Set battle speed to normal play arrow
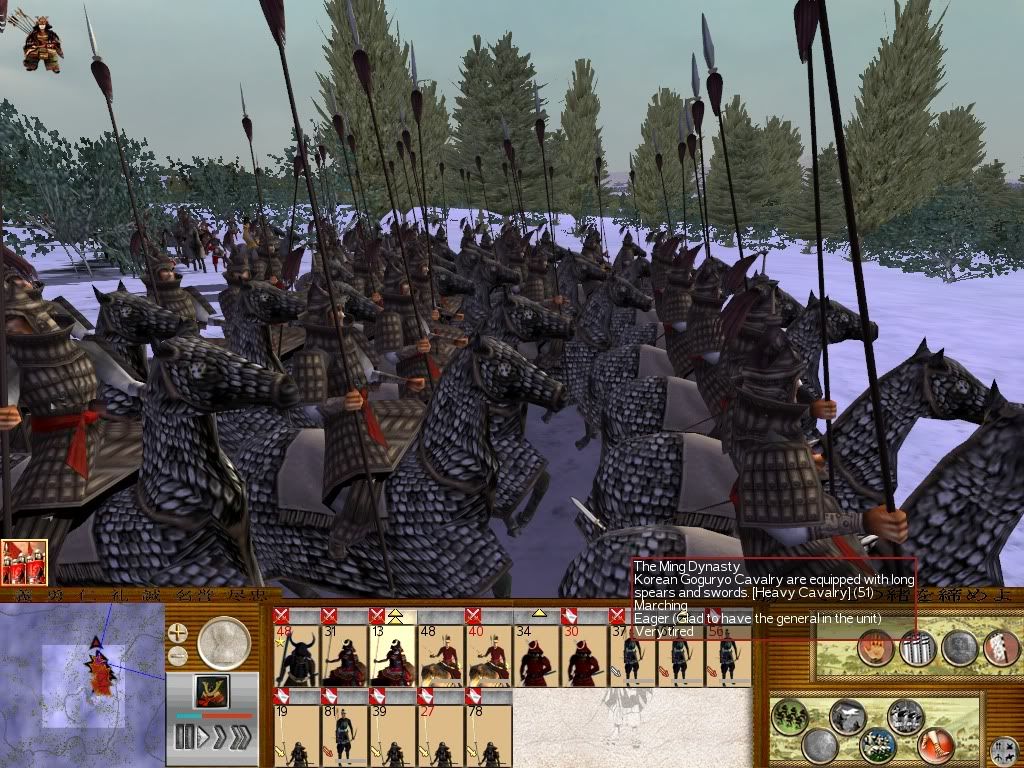 point(202,739)
